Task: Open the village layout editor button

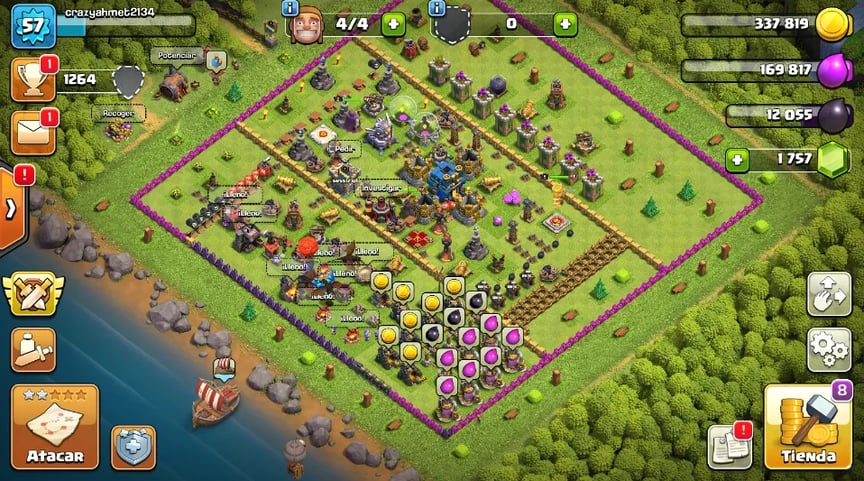Action: [829, 294]
